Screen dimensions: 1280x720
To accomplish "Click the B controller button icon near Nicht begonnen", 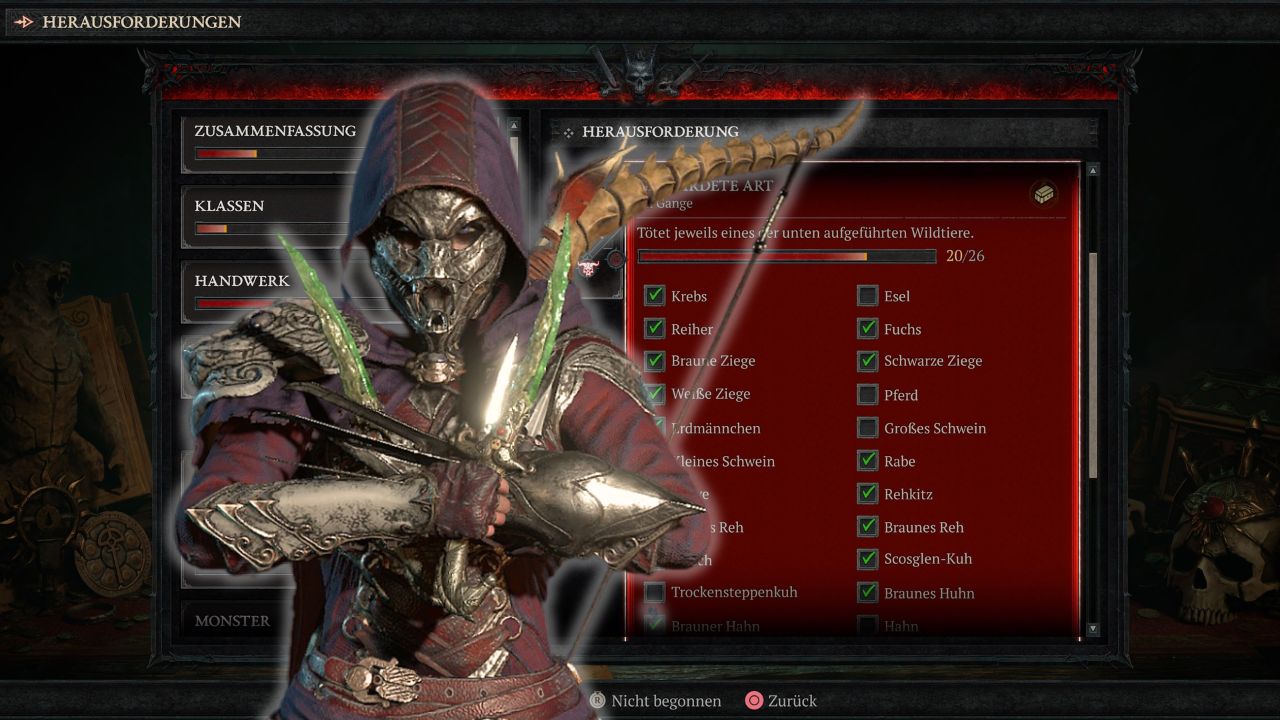I will [x=597, y=701].
